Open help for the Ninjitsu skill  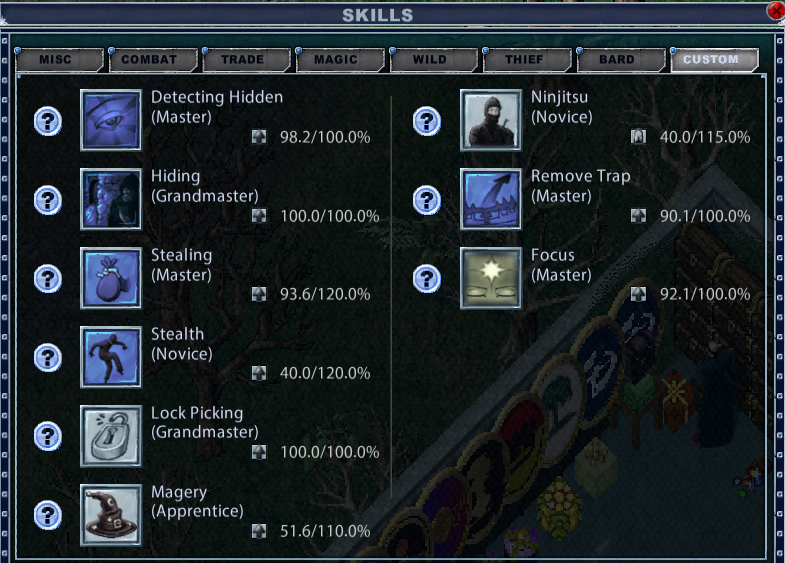(x=428, y=121)
